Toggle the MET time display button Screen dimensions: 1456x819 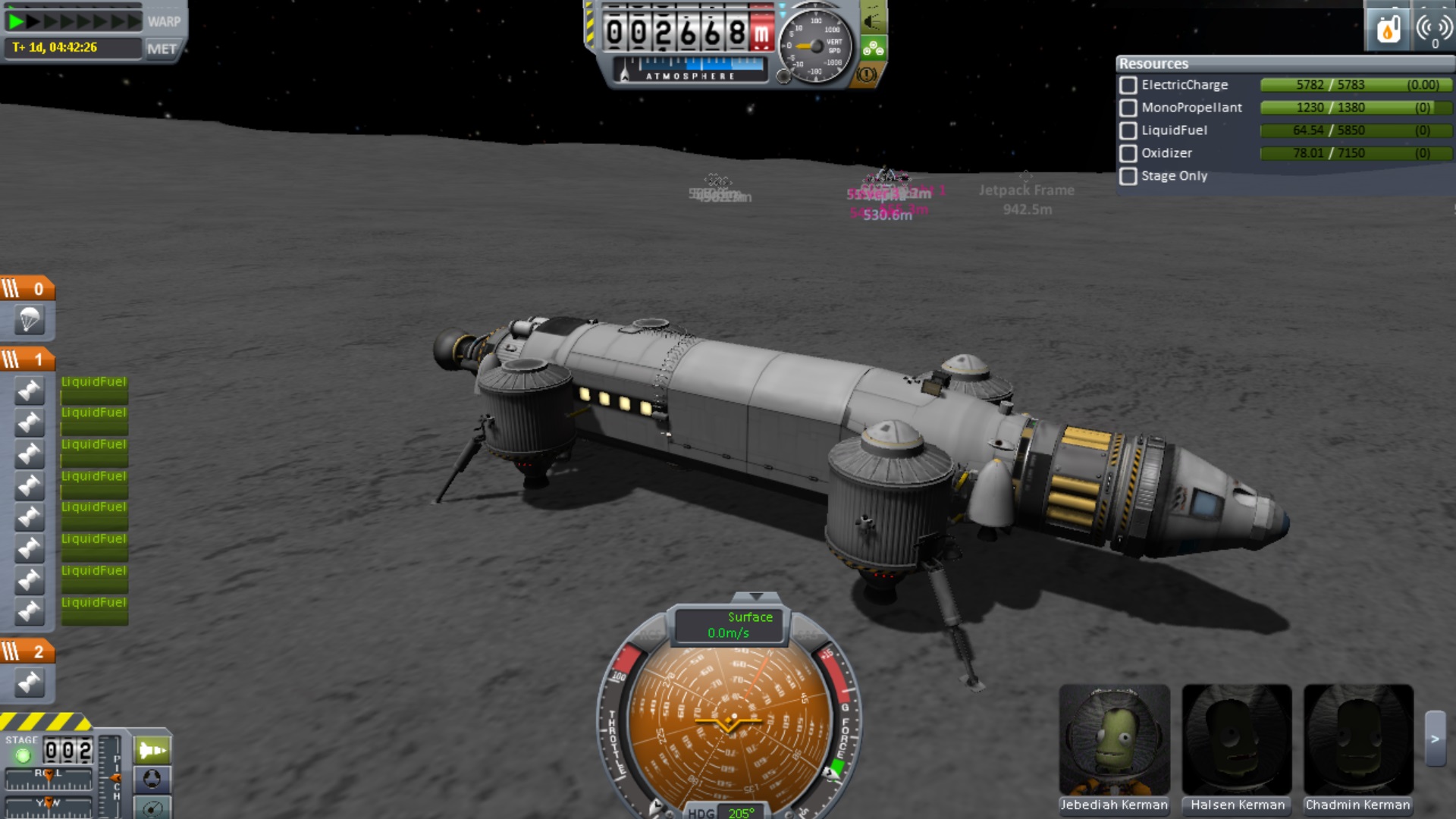pos(162,49)
